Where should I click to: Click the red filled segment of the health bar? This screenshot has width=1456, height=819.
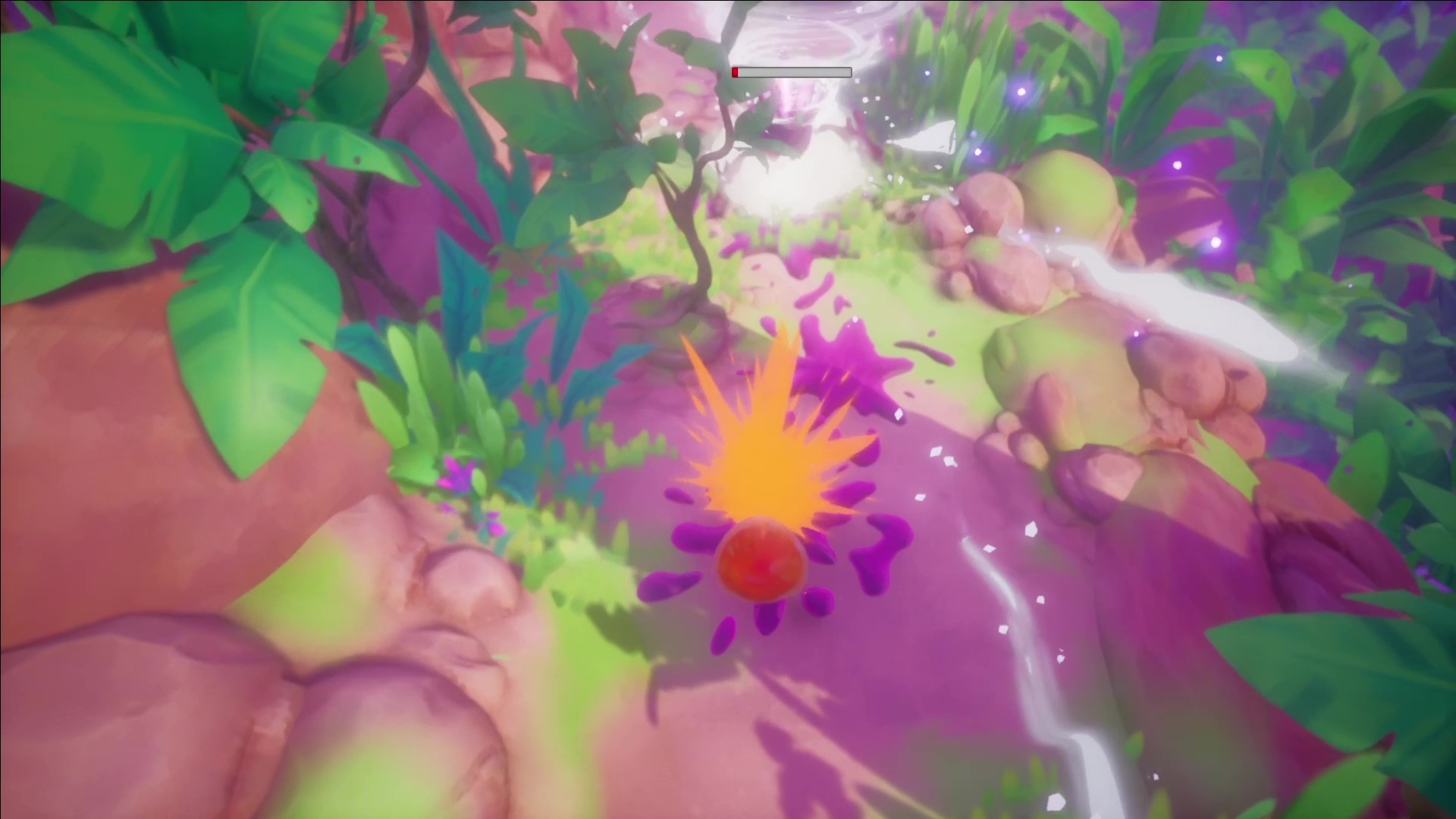click(735, 71)
